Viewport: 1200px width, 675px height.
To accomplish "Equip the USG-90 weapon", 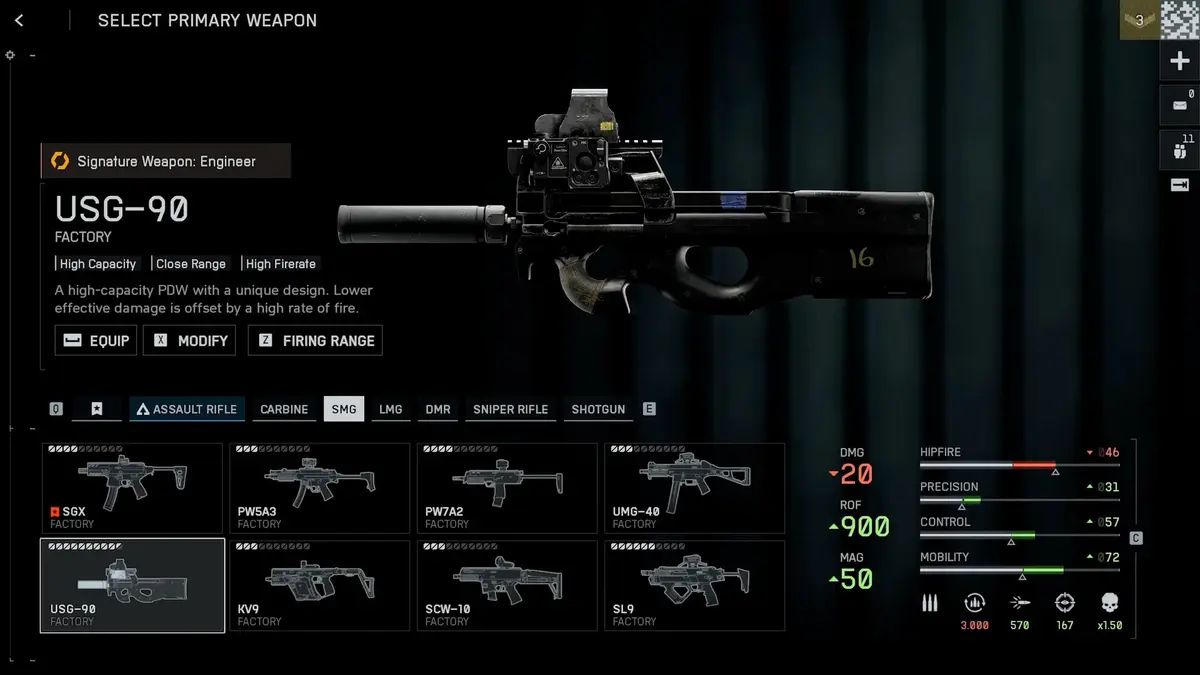I will (x=96, y=340).
